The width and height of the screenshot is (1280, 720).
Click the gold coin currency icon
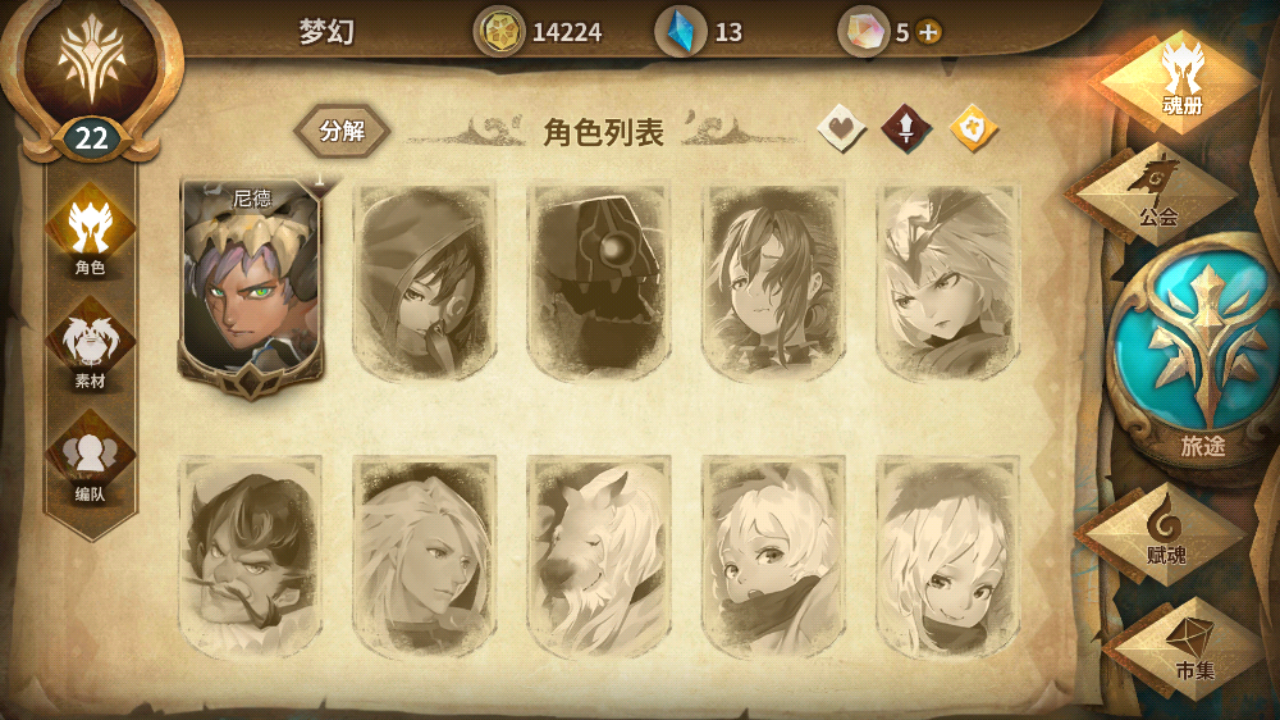point(500,33)
